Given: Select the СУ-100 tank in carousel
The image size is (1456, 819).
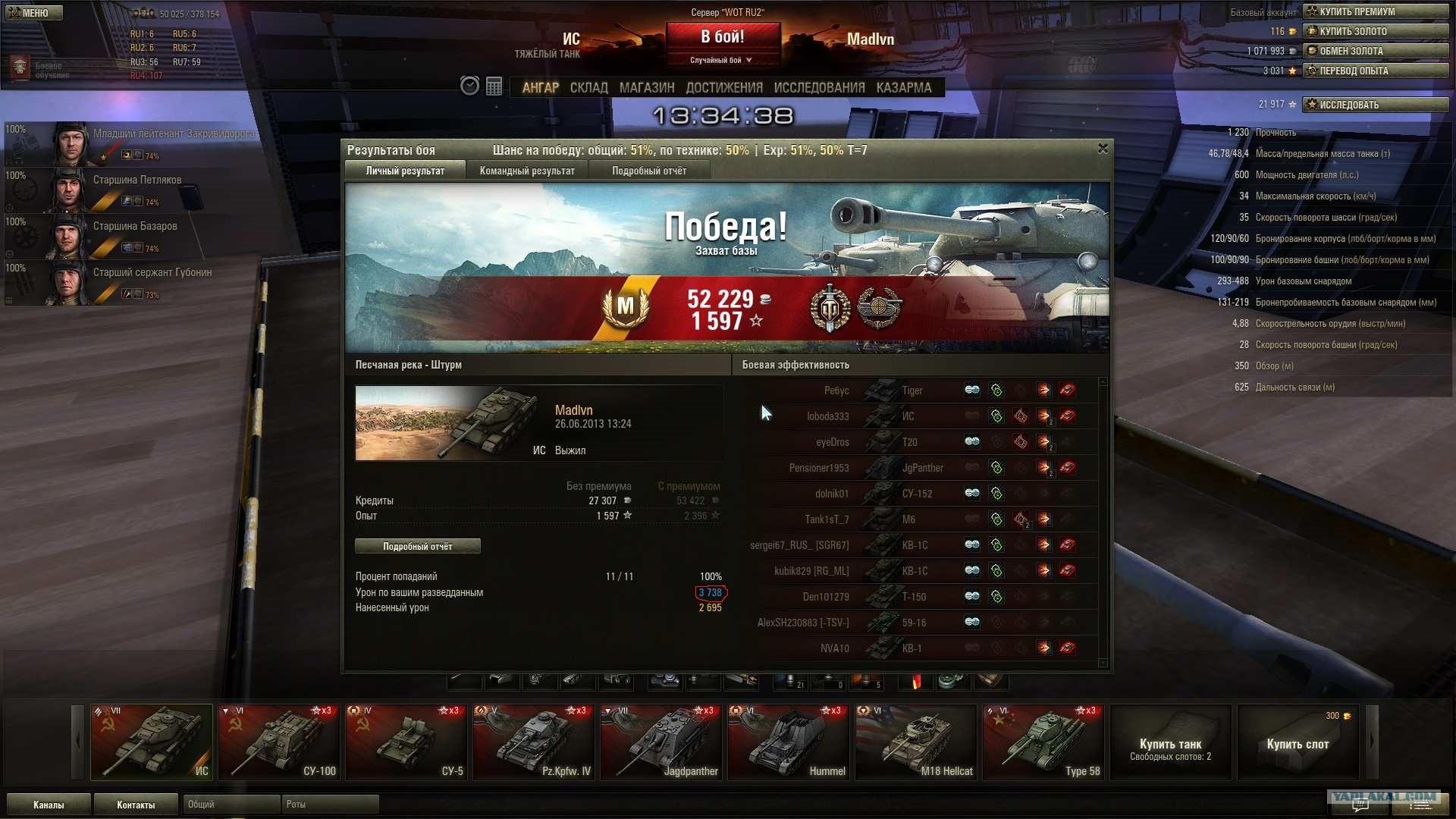Looking at the screenshot, I should coord(279,742).
